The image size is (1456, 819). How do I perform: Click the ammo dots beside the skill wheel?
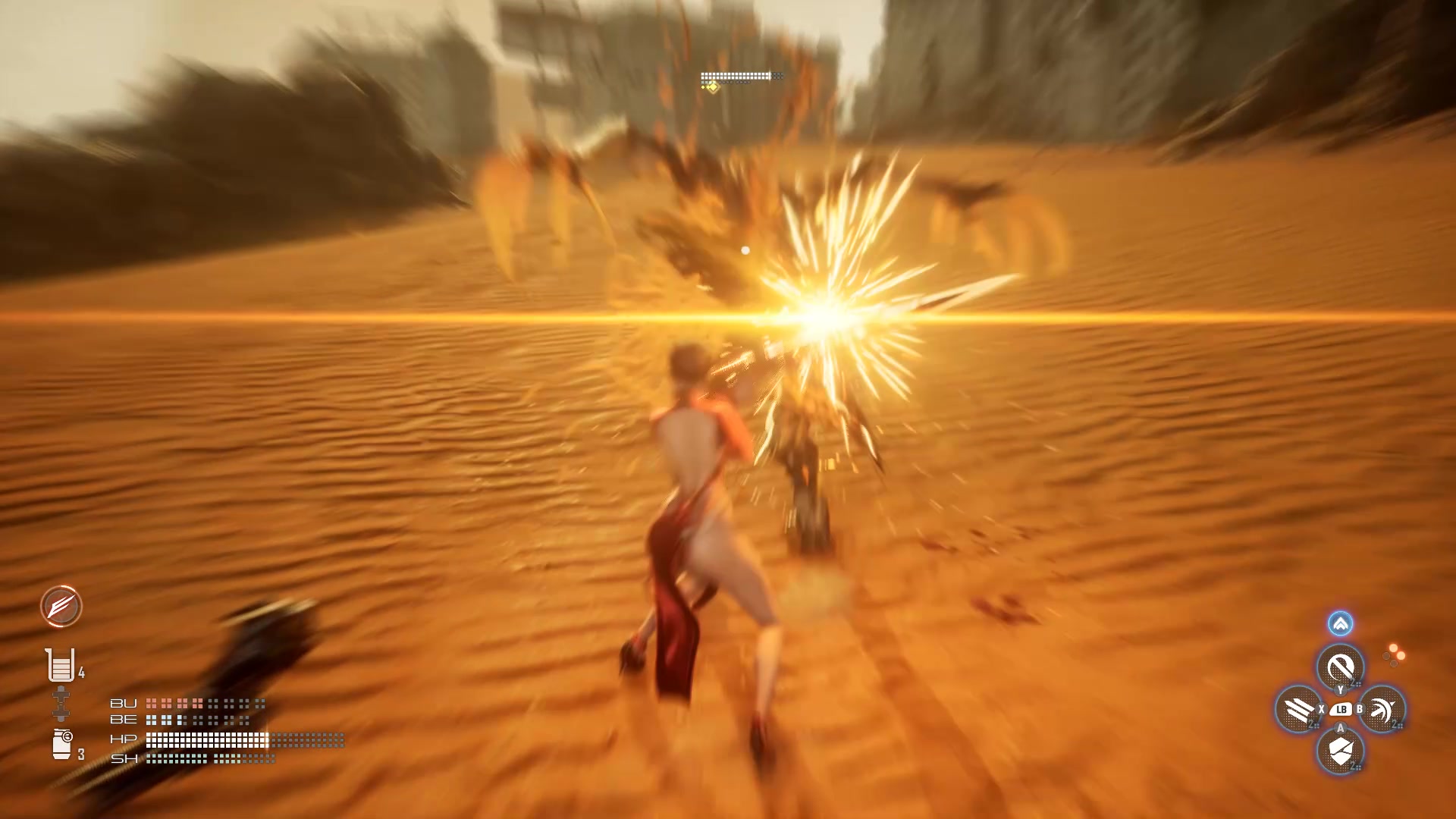1393,654
